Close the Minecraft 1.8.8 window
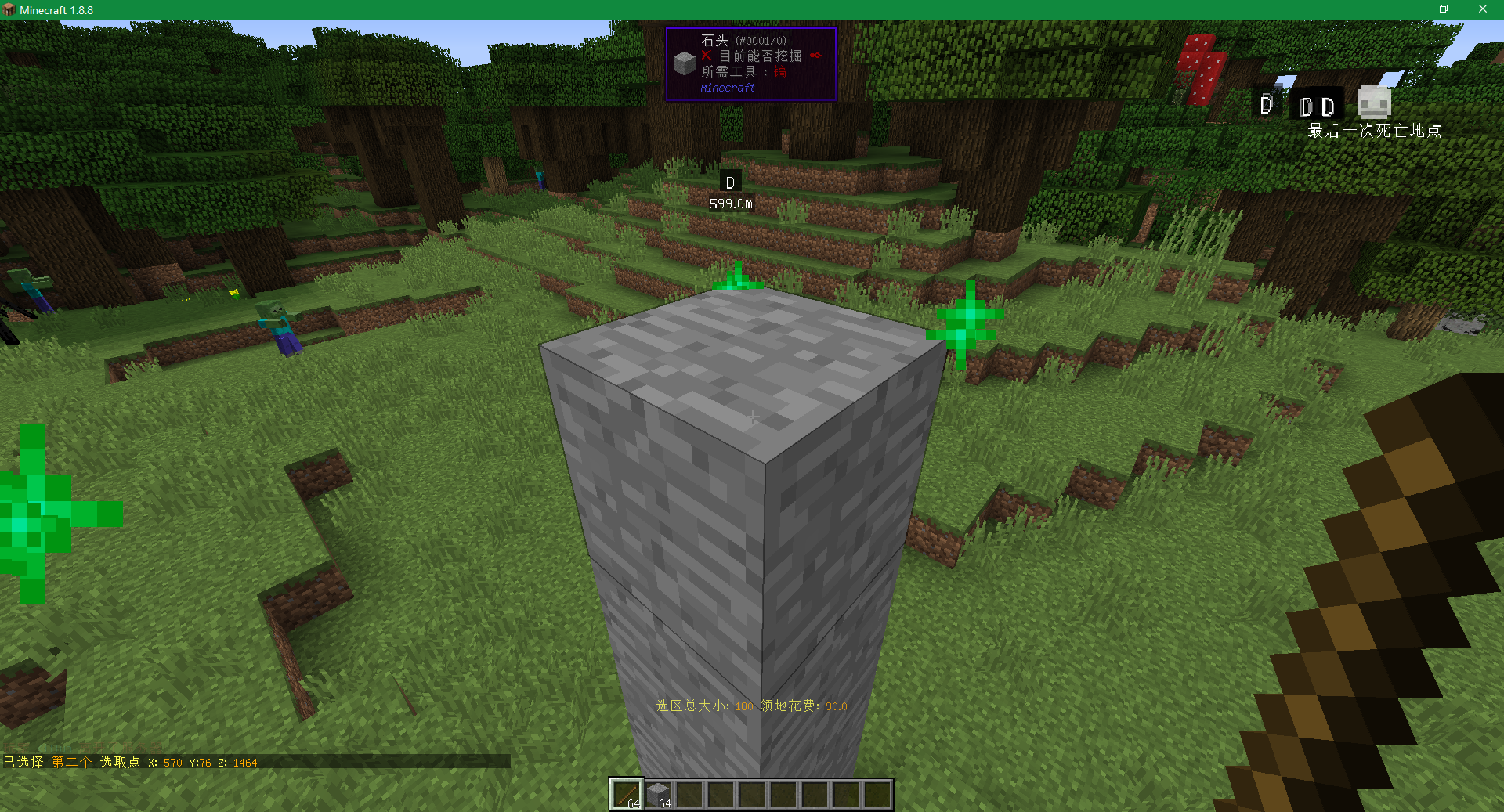This screenshot has width=1504, height=812. (x=1482, y=9)
